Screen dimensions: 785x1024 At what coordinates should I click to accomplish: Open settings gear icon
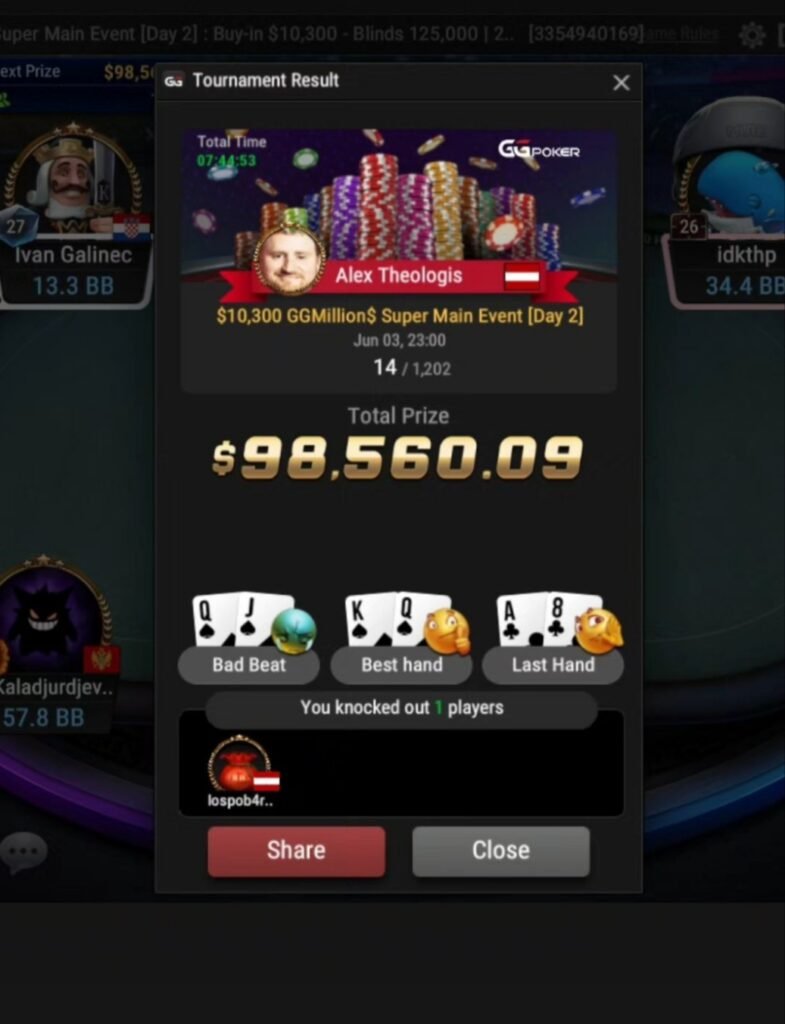751,36
